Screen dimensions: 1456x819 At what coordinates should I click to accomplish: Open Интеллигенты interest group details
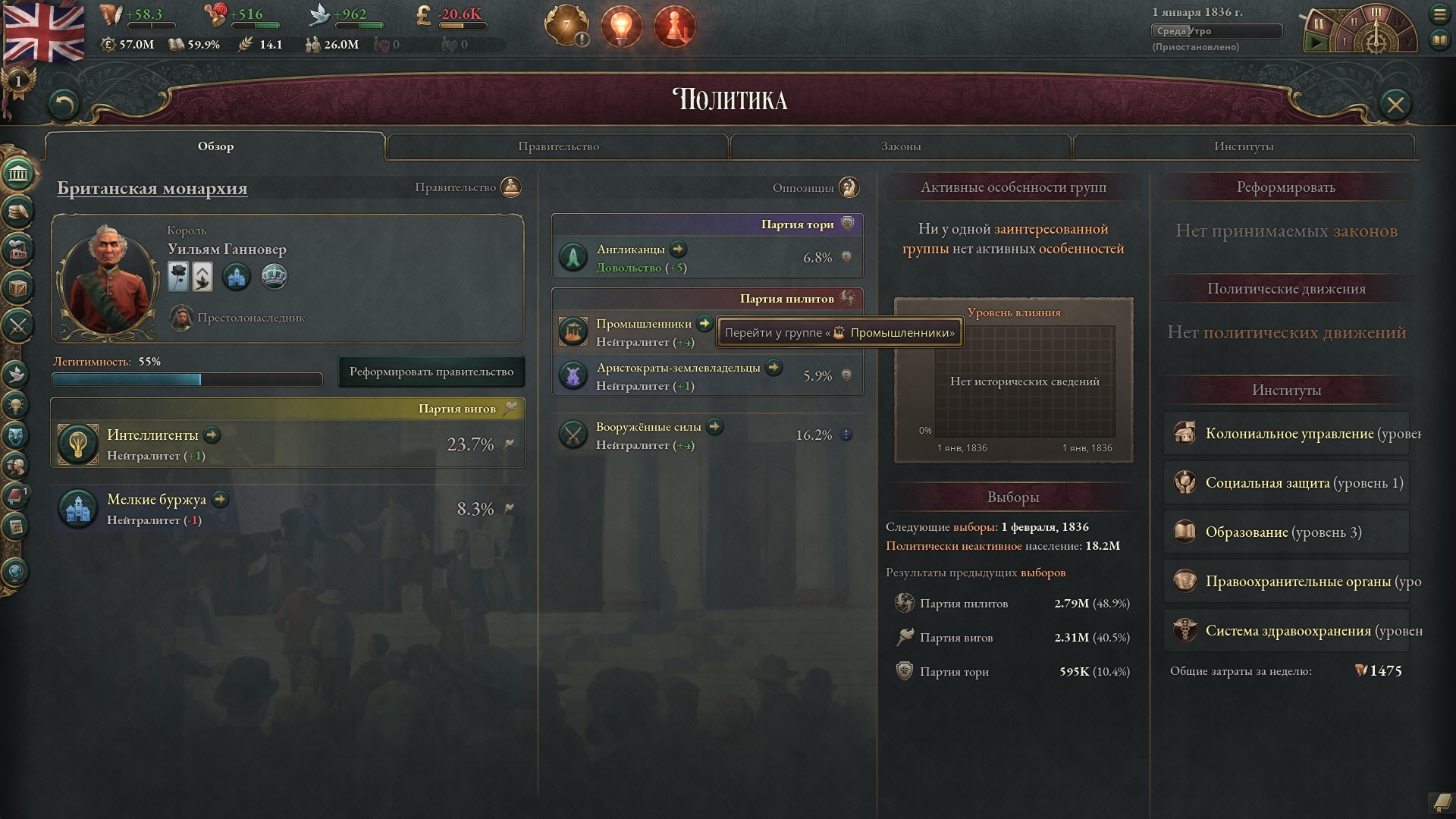[212, 435]
